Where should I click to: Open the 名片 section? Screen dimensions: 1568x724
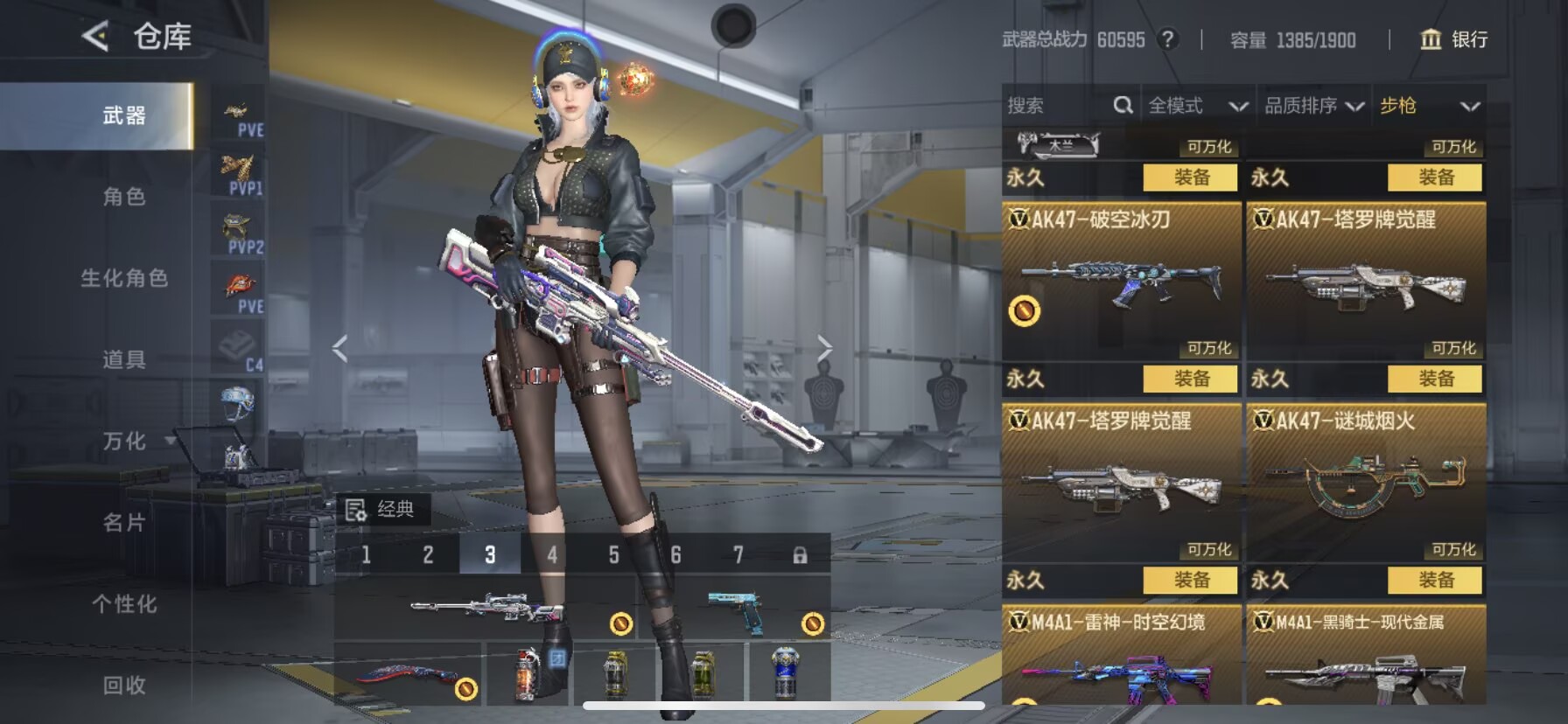(124, 522)
